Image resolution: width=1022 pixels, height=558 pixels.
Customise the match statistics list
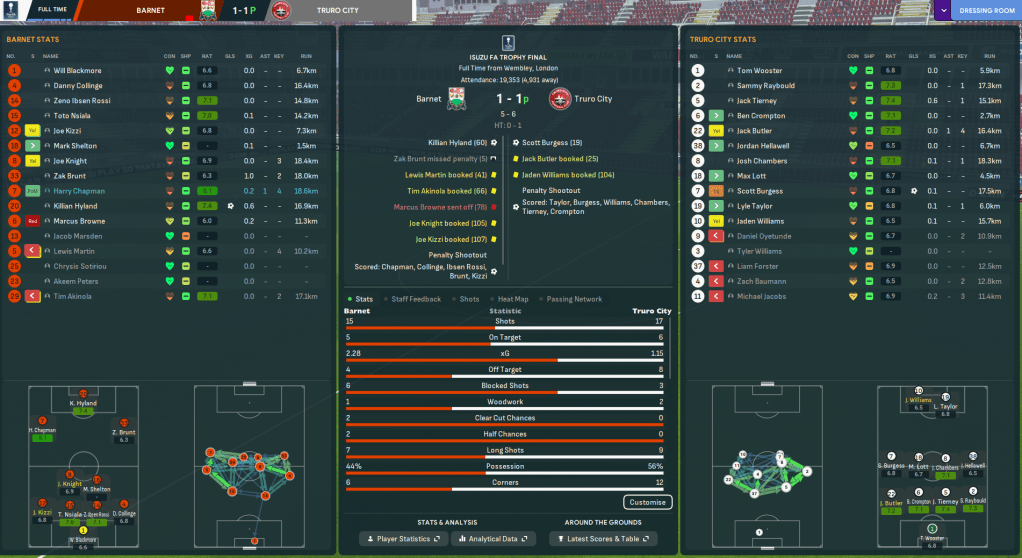(647, 502)
